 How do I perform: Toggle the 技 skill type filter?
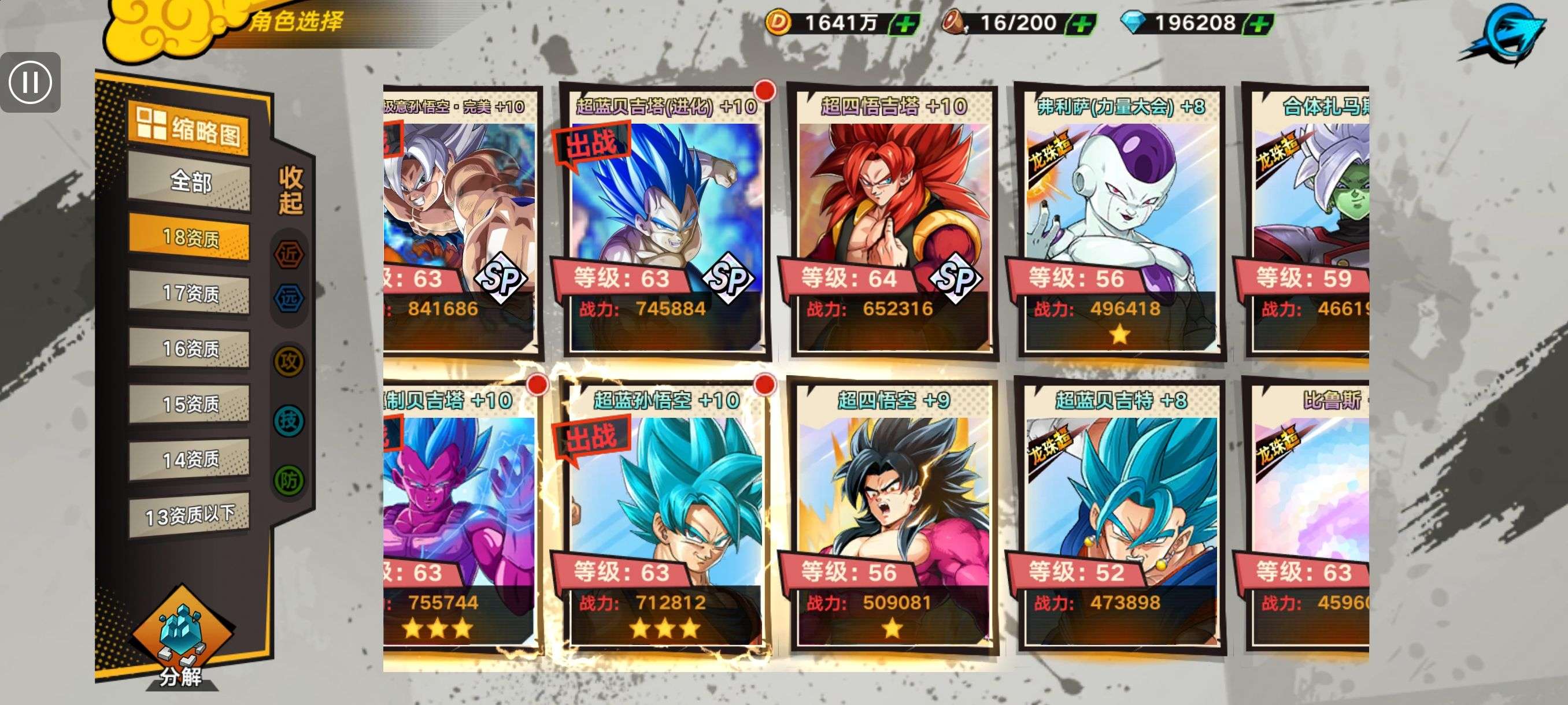[x=289, y=420]
